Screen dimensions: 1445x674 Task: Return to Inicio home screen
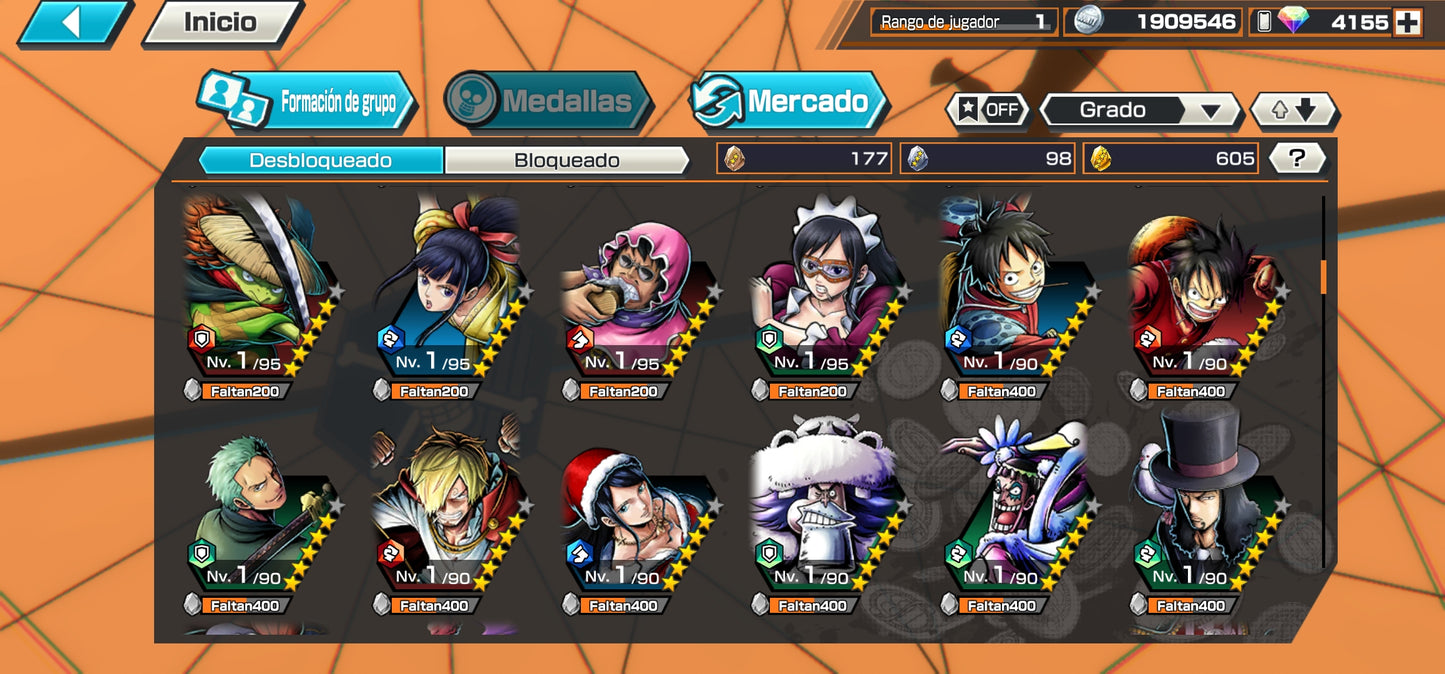(x=220, y=22)
